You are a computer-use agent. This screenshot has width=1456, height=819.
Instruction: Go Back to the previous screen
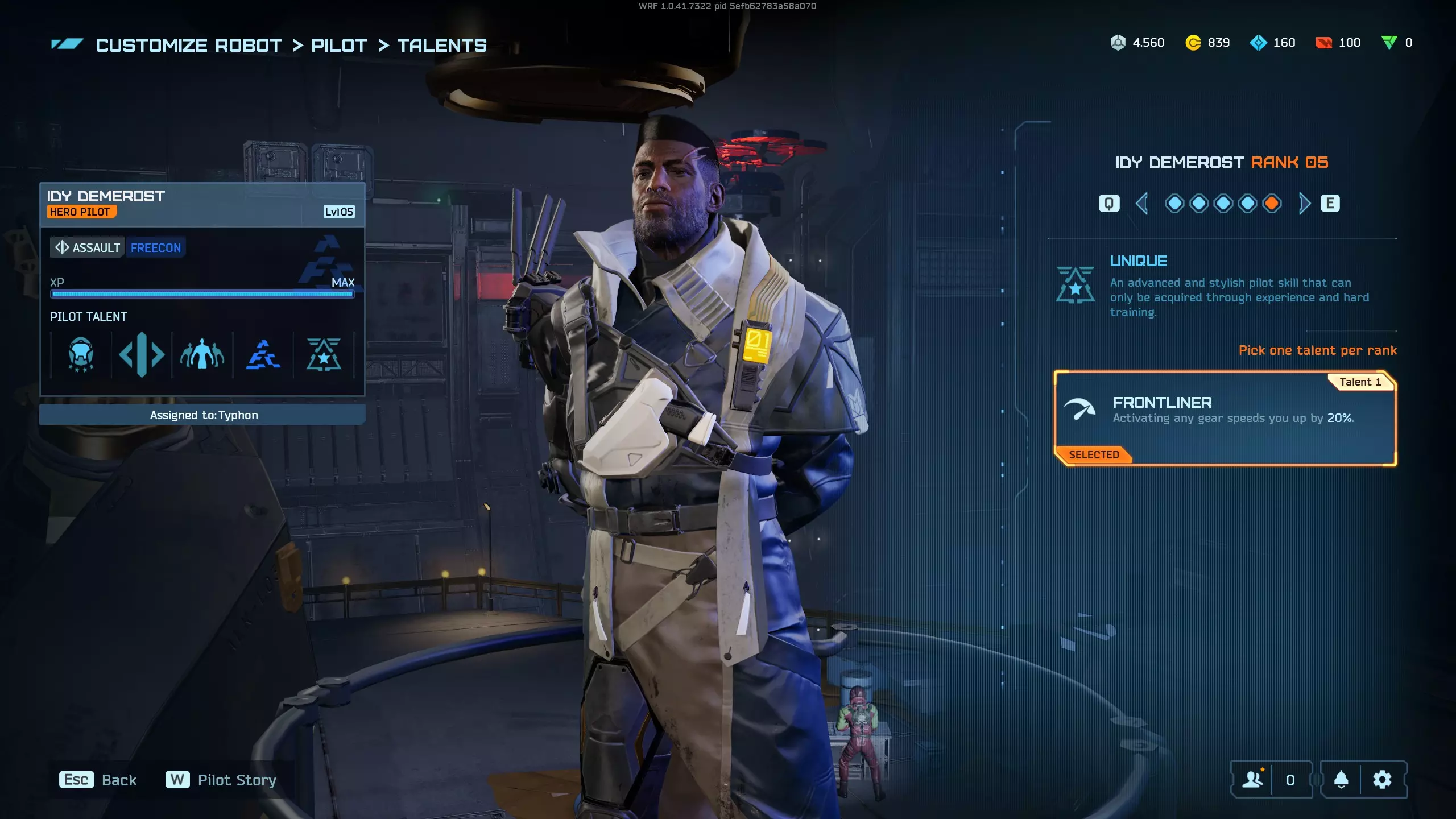tap(98, 780)
